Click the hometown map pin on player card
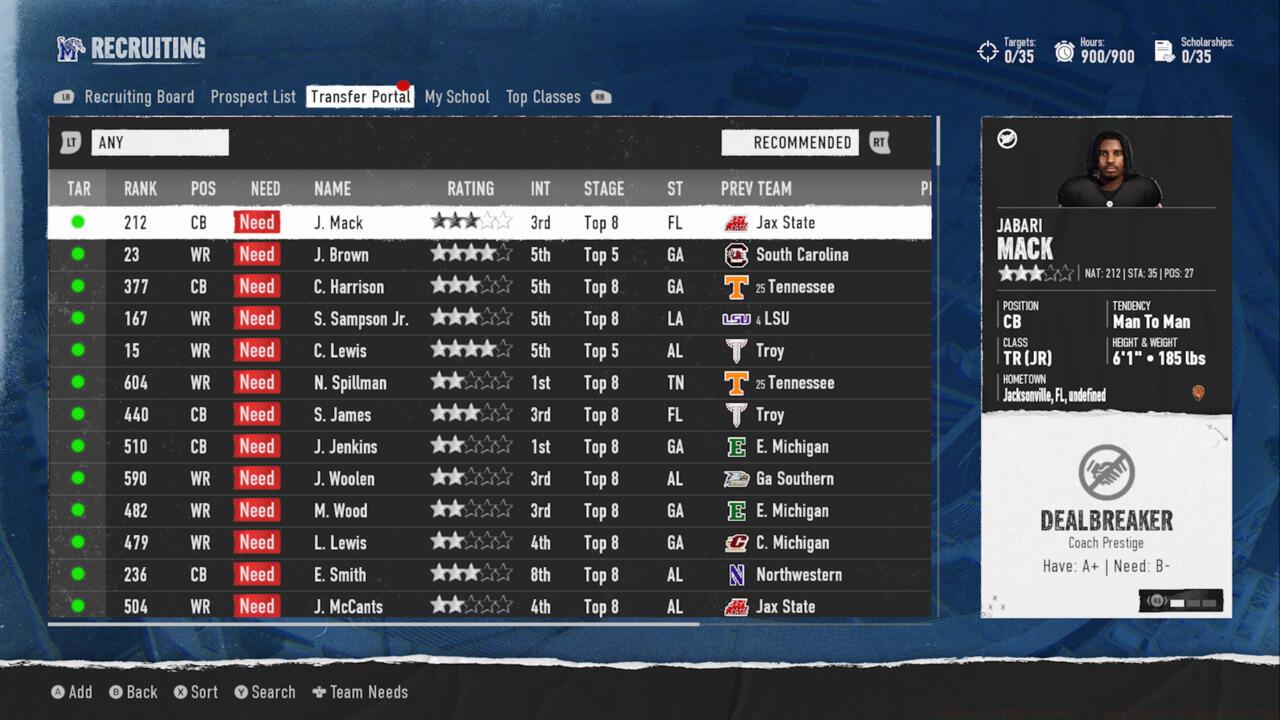The width and height of the screenshot is (1280, 720). (1198, 394)
